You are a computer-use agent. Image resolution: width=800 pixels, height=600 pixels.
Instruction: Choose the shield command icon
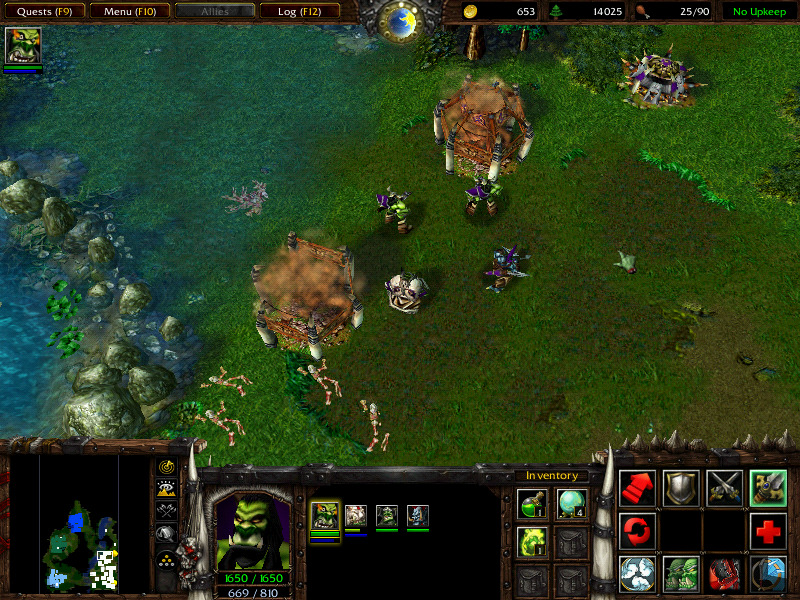(681, 487)
